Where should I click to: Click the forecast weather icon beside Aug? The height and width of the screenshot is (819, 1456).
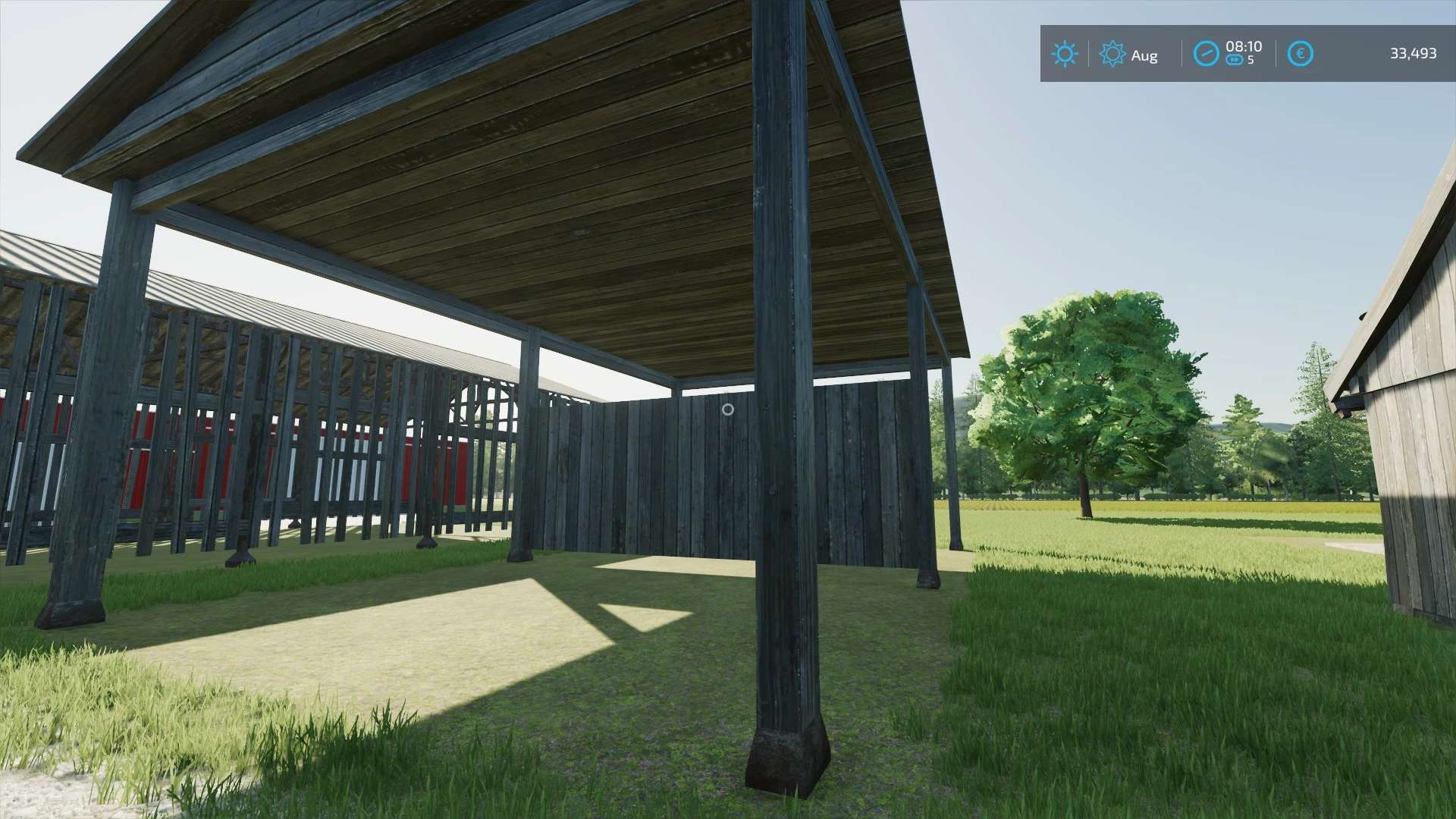click(1112, 53)
